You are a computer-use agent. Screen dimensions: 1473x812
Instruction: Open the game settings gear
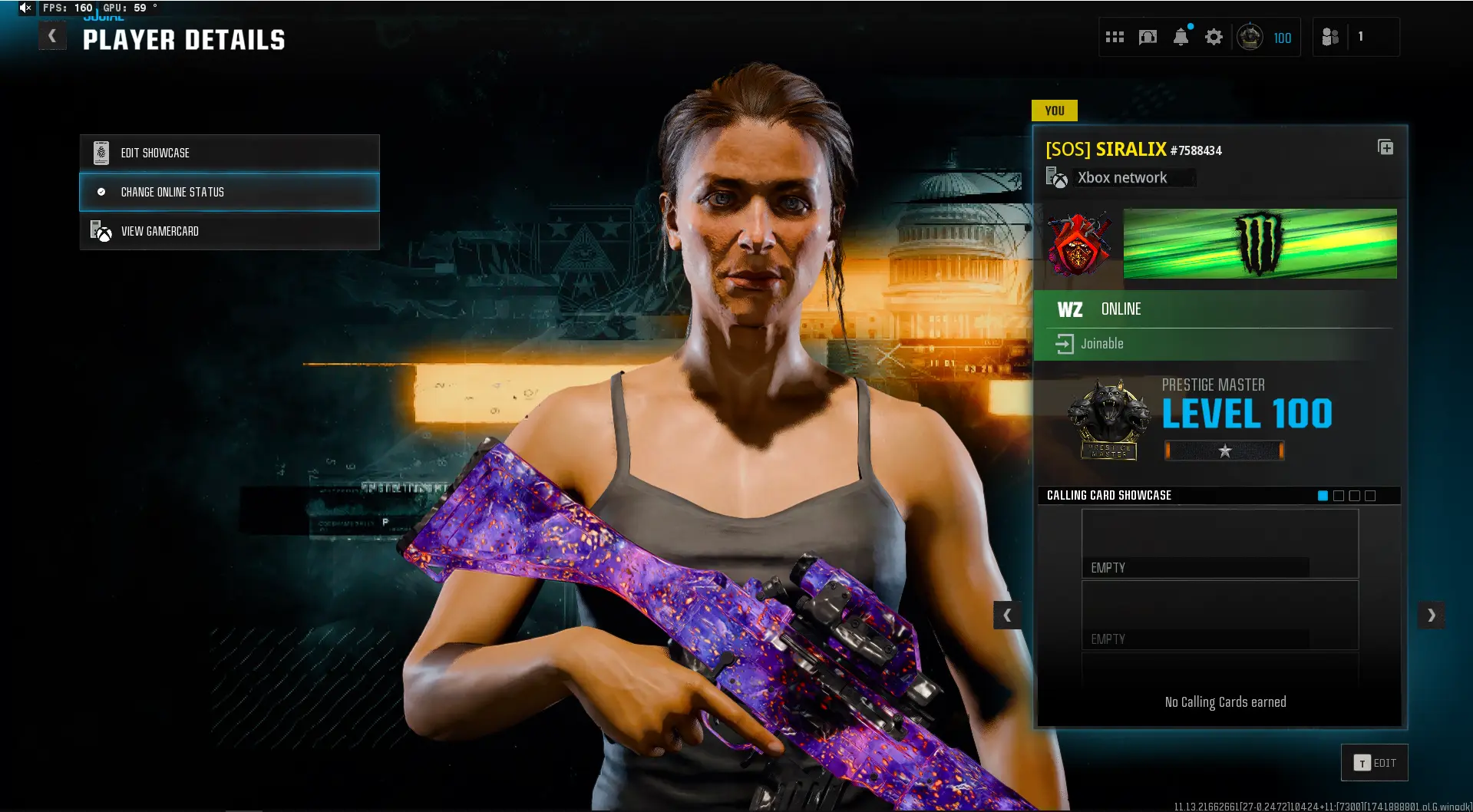click(1214, 37)
